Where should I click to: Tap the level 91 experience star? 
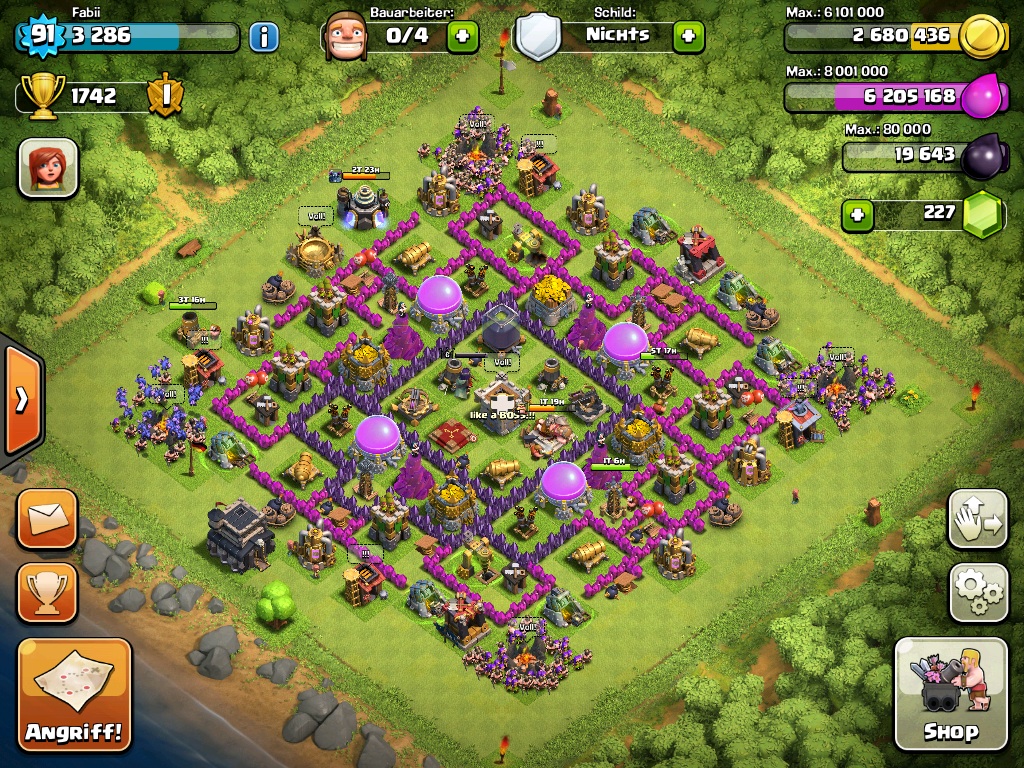(40, 36)
